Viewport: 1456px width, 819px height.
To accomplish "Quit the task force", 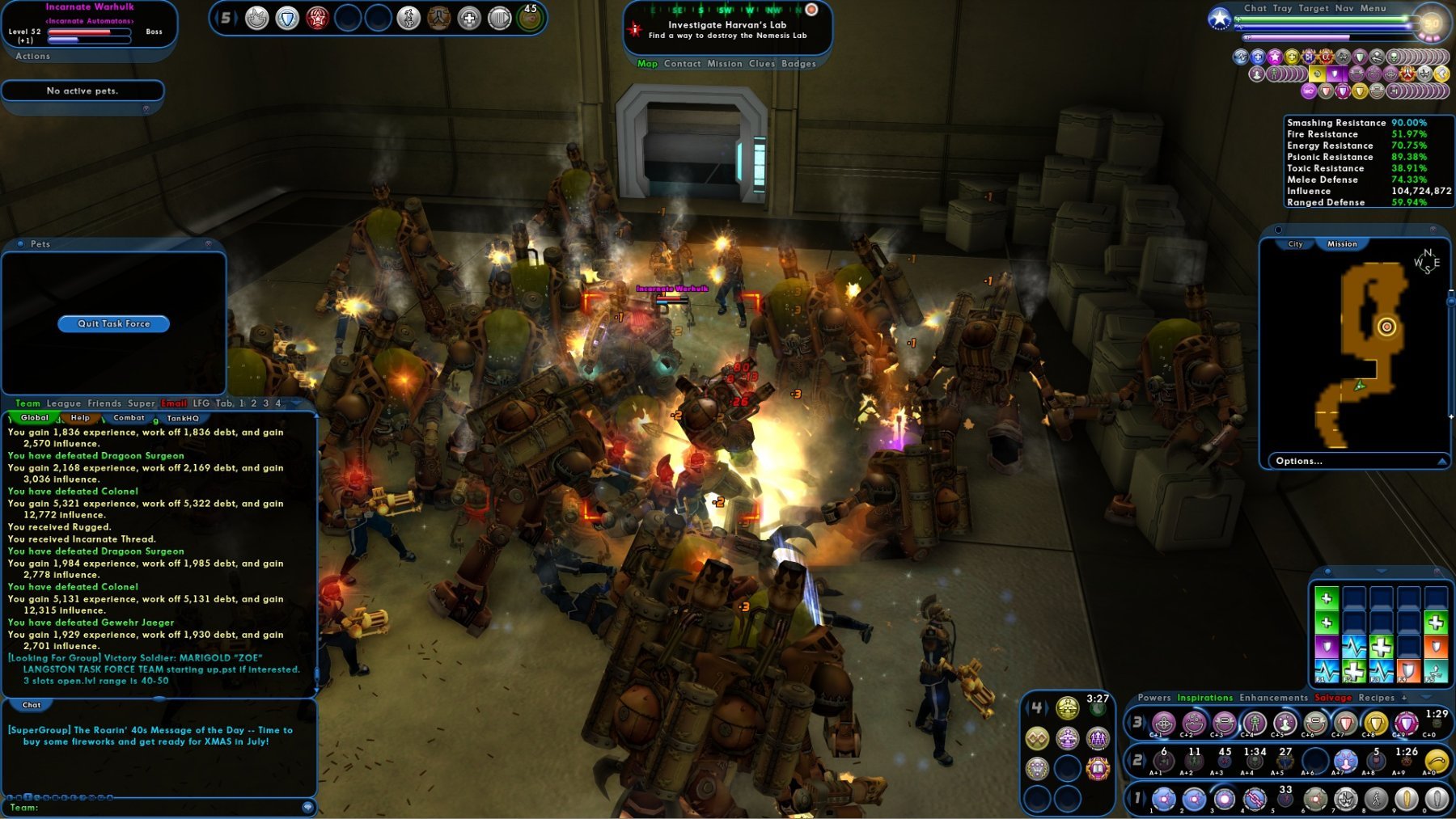I will [114, 323].
